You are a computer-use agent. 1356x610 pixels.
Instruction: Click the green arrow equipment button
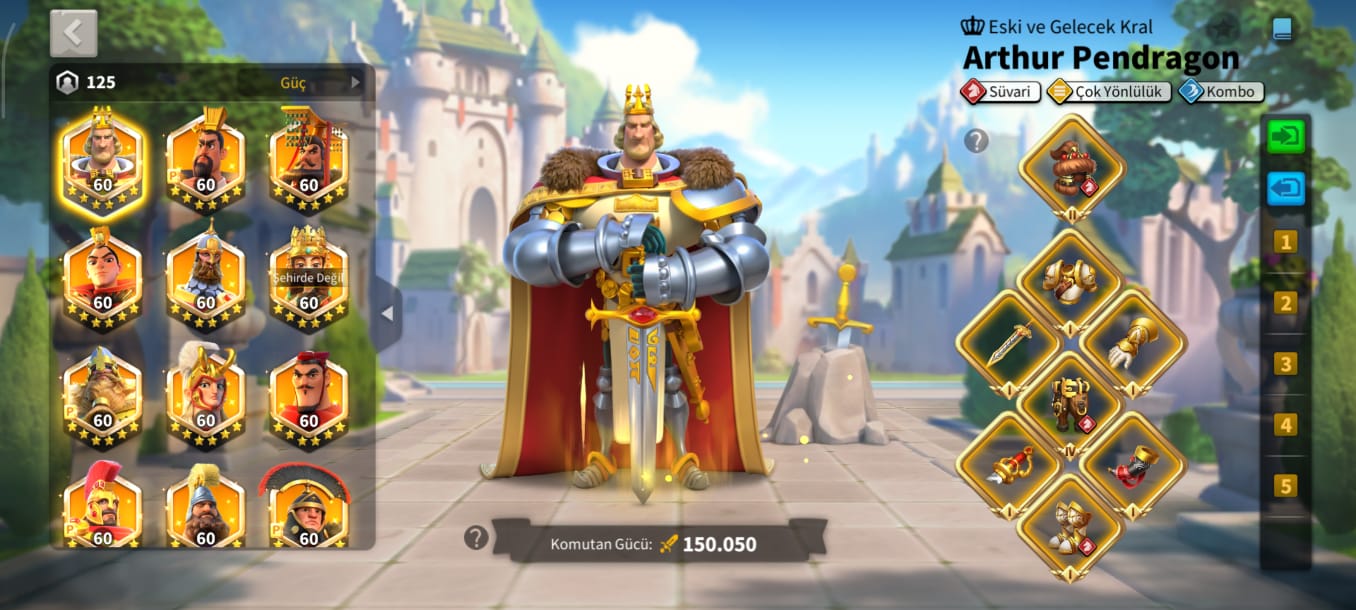1286,136
